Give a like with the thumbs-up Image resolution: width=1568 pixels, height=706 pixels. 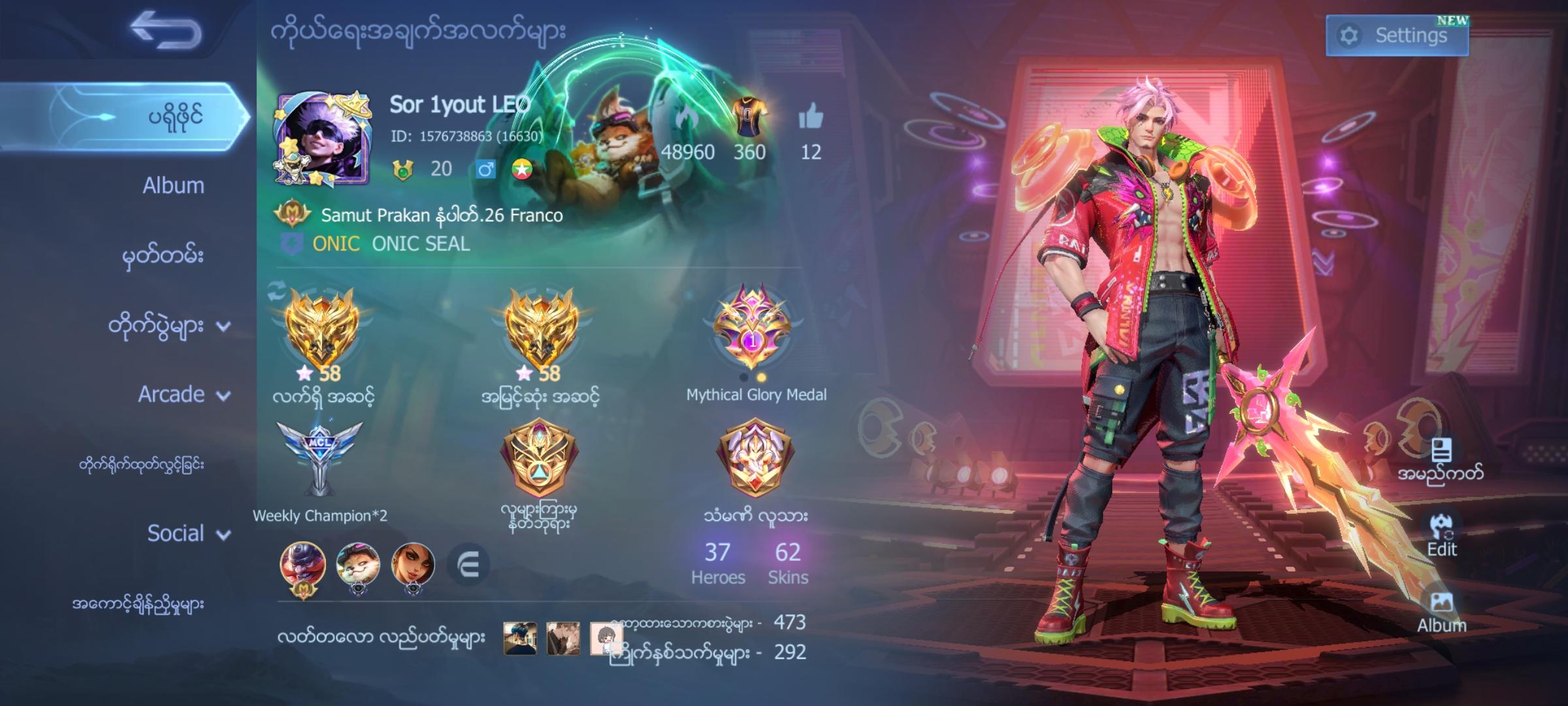pyautogui.click(x=810, y=116)
